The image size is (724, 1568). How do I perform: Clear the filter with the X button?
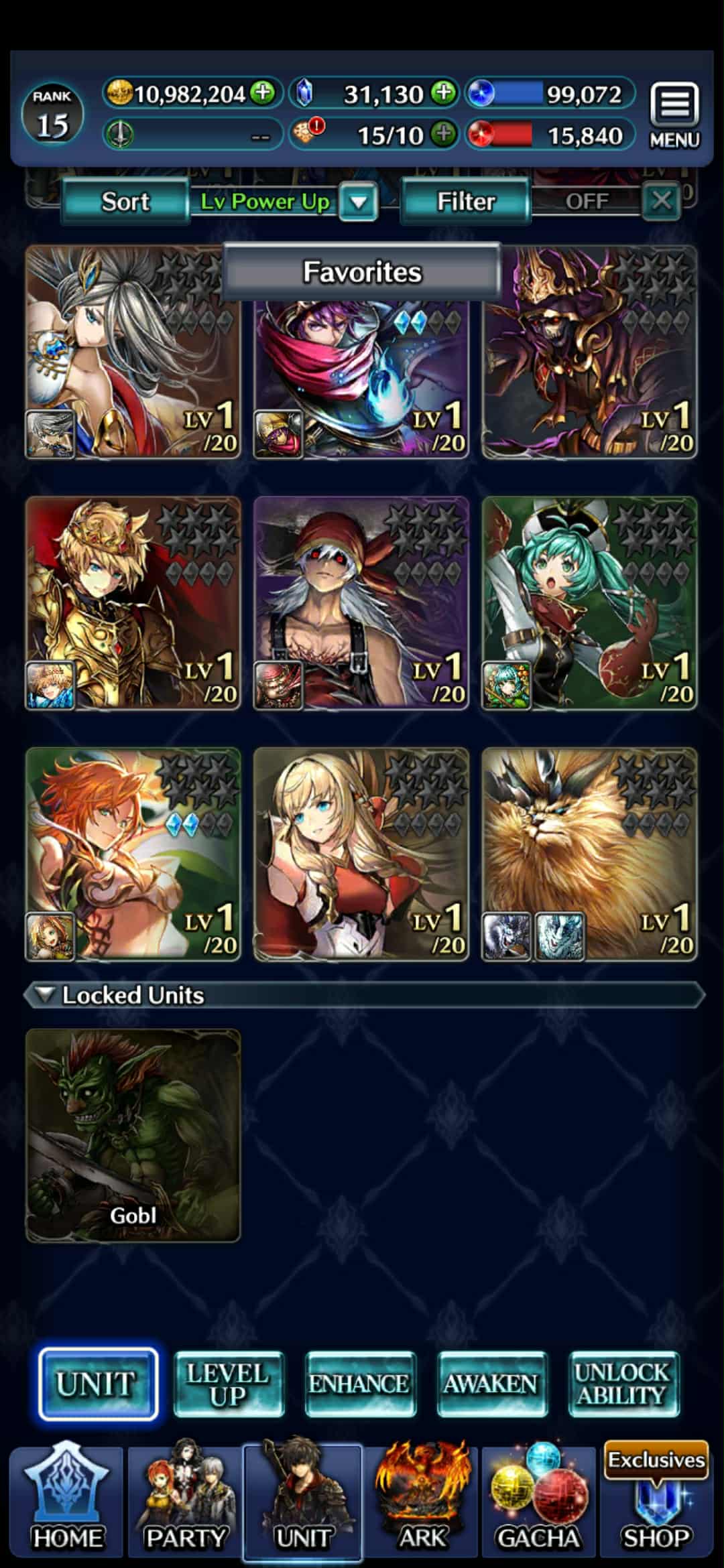pyautogui.click(x=661, y=200)
